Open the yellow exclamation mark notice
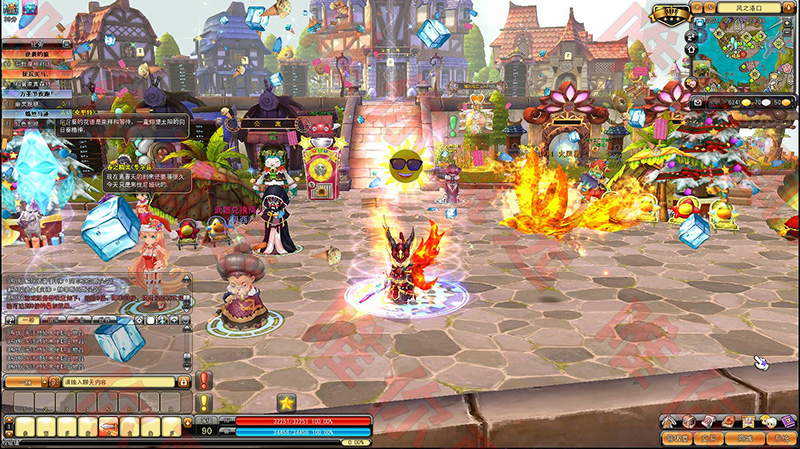Viewport: 800px width, 449px height. pyautogui.click(x=205, y=402)
